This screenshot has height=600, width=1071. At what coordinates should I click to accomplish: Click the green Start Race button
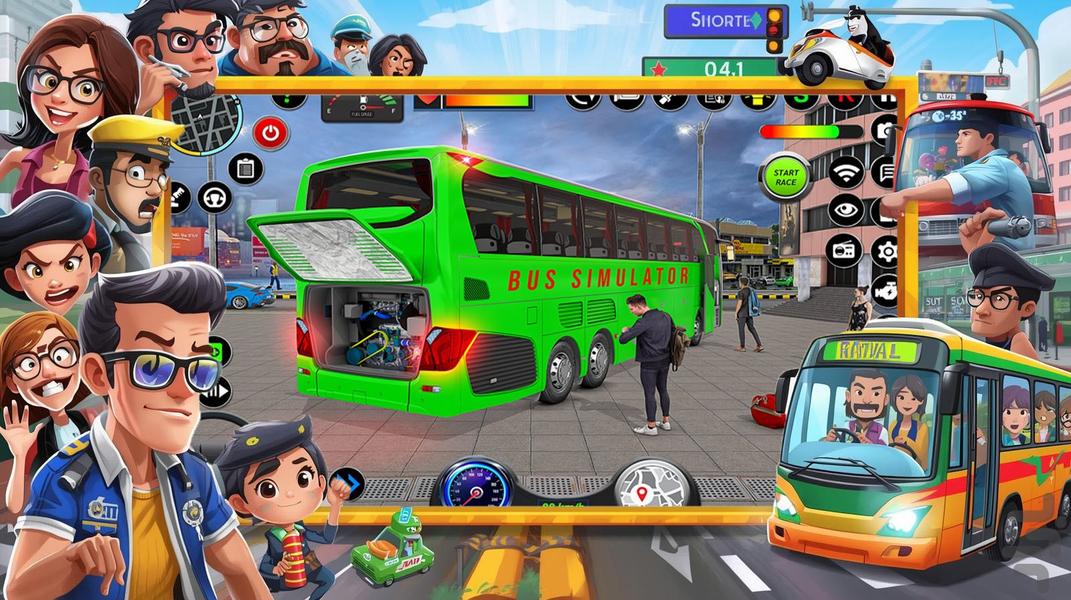pyautogui.click(x=784, y=176)
